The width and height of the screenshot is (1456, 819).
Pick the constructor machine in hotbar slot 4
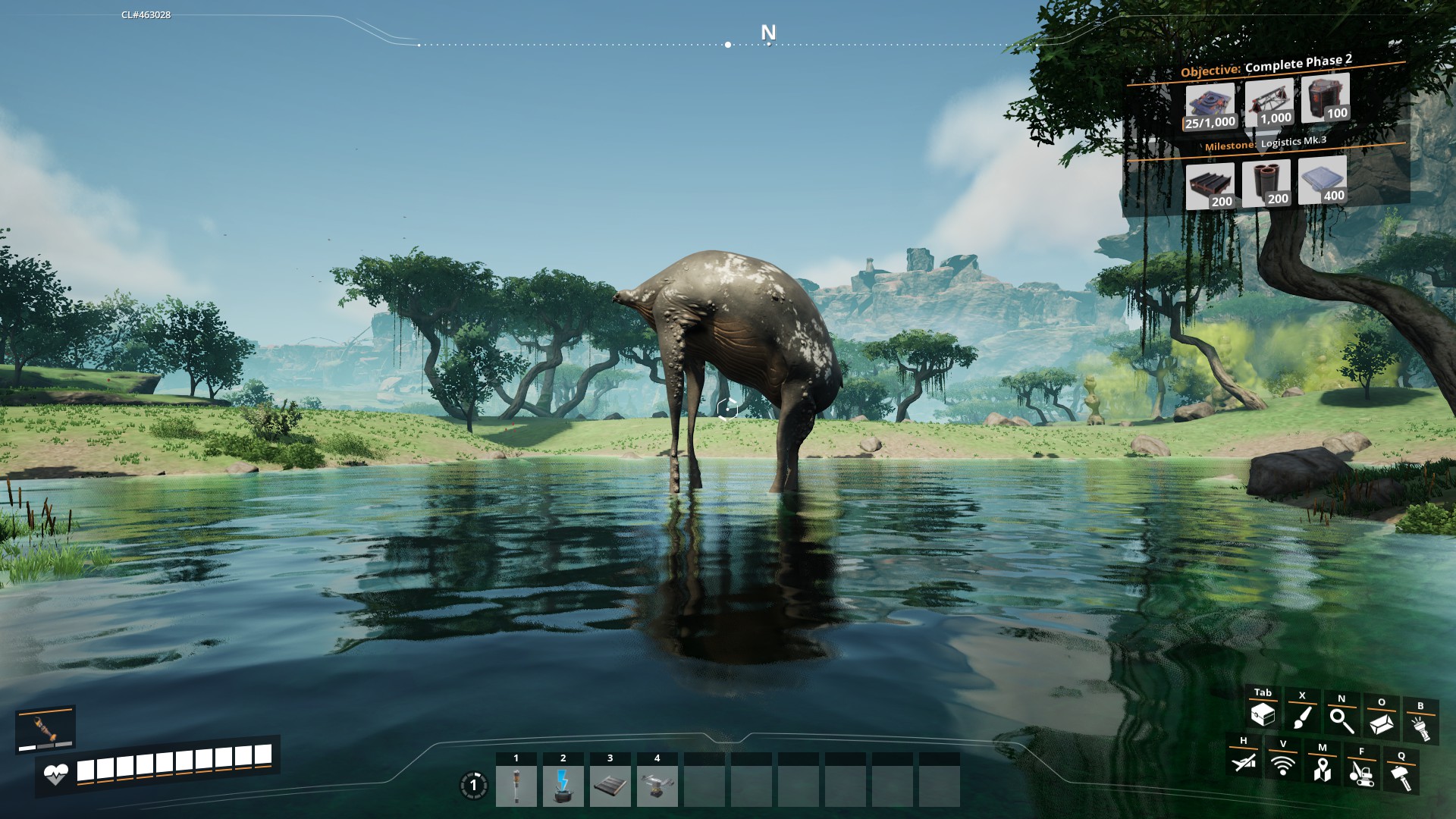tap(657, 786)
